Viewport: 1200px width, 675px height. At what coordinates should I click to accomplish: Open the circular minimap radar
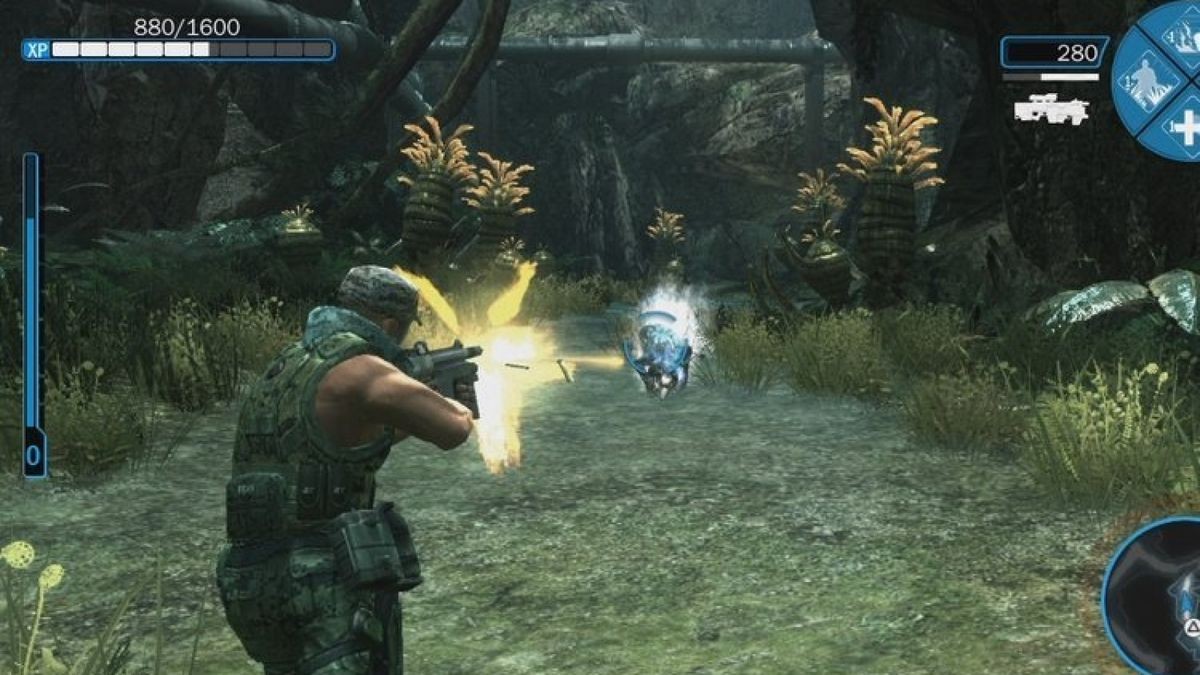(1160, 600)
